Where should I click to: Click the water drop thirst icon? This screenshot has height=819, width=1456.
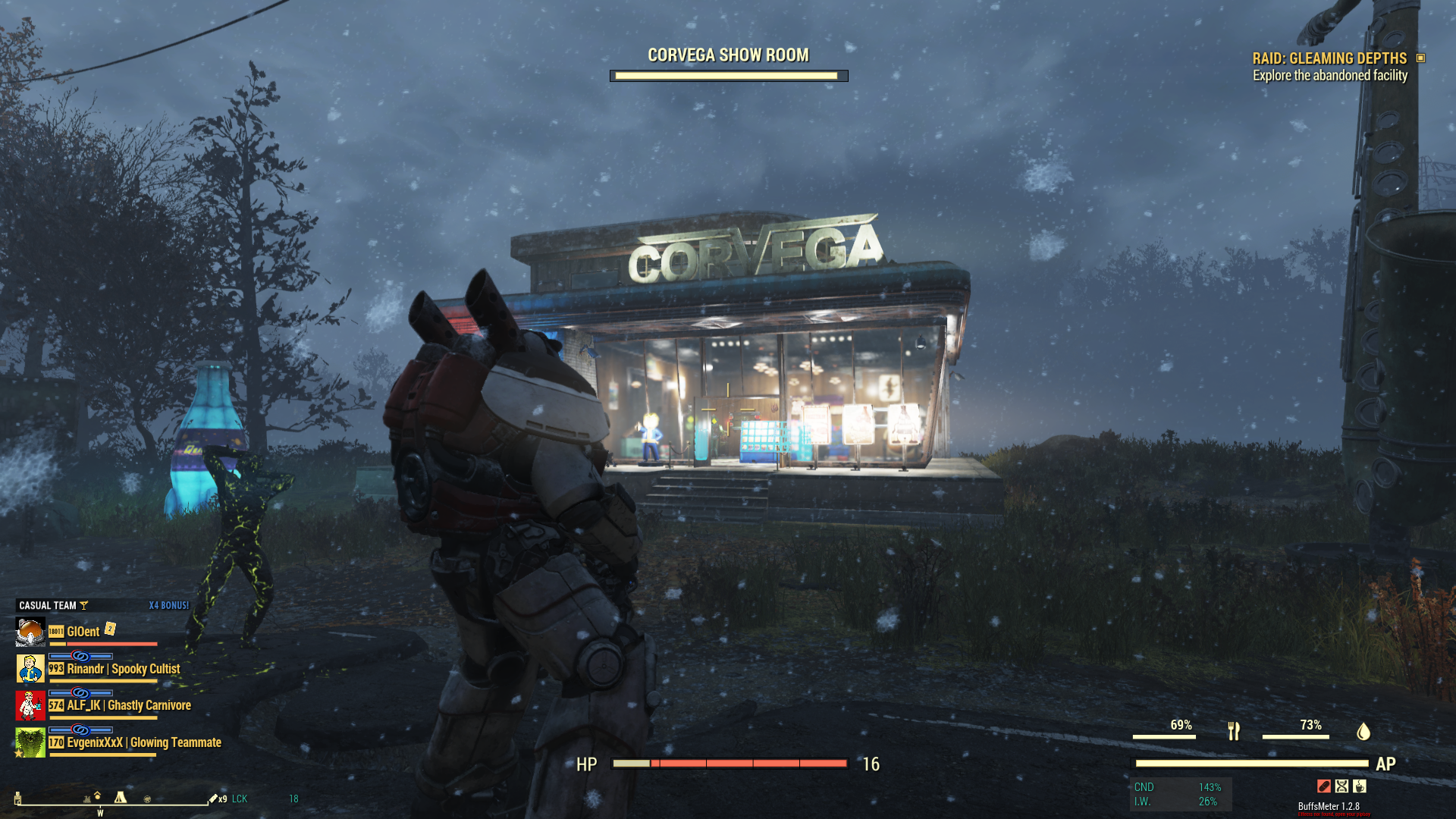pos(1363,731)
